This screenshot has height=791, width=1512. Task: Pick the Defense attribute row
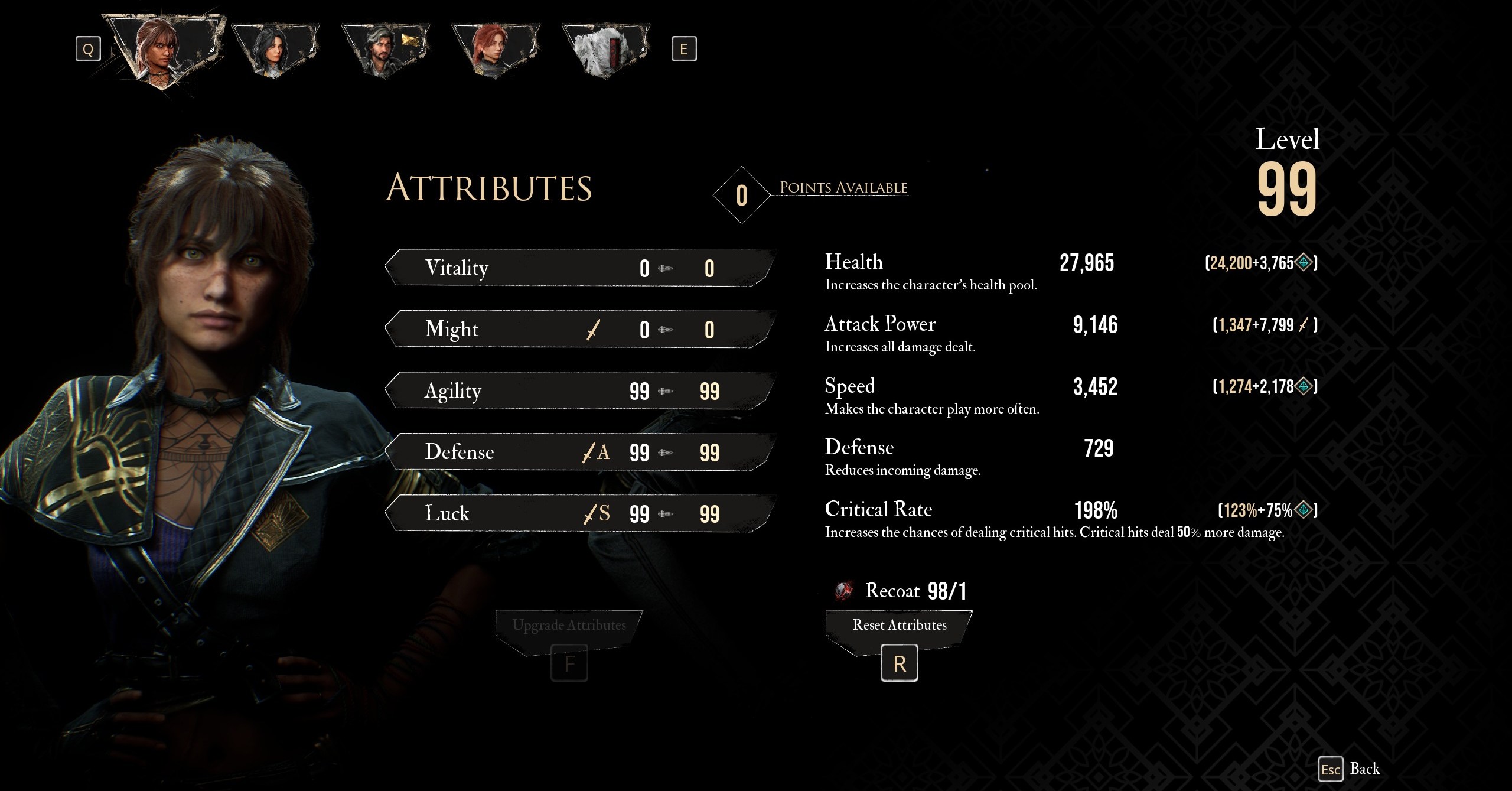[579, 453]
